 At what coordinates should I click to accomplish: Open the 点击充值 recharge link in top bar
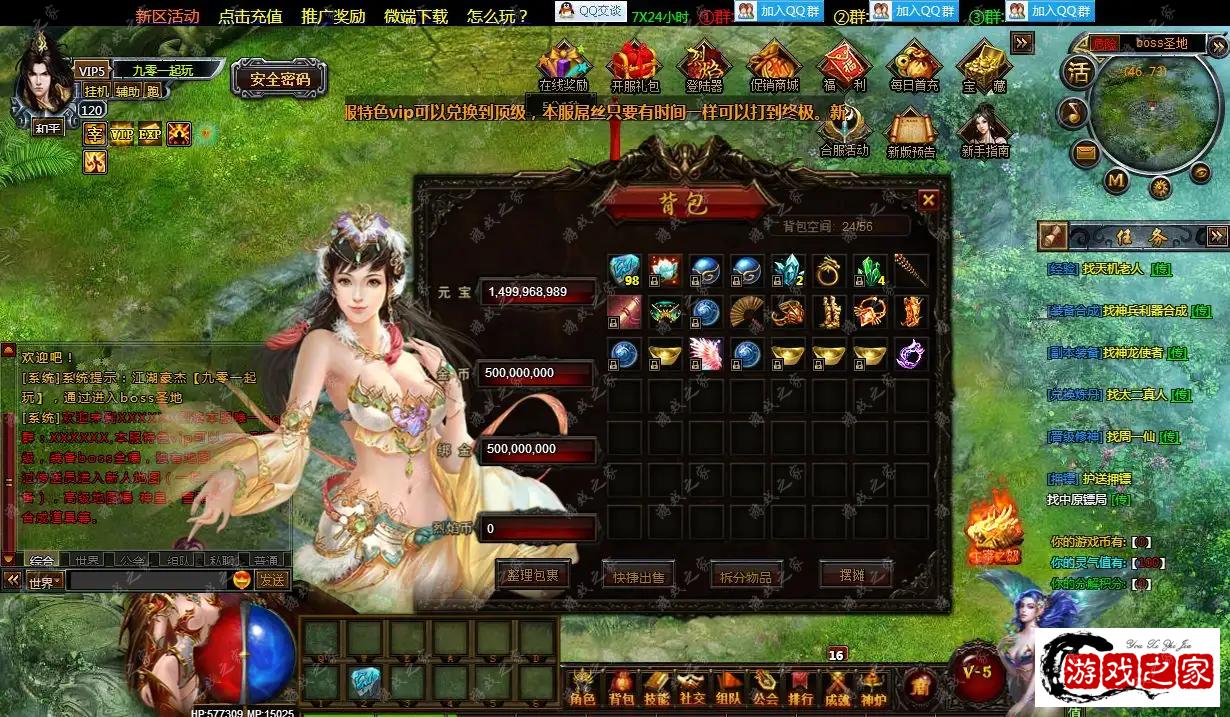coord(250,16)
